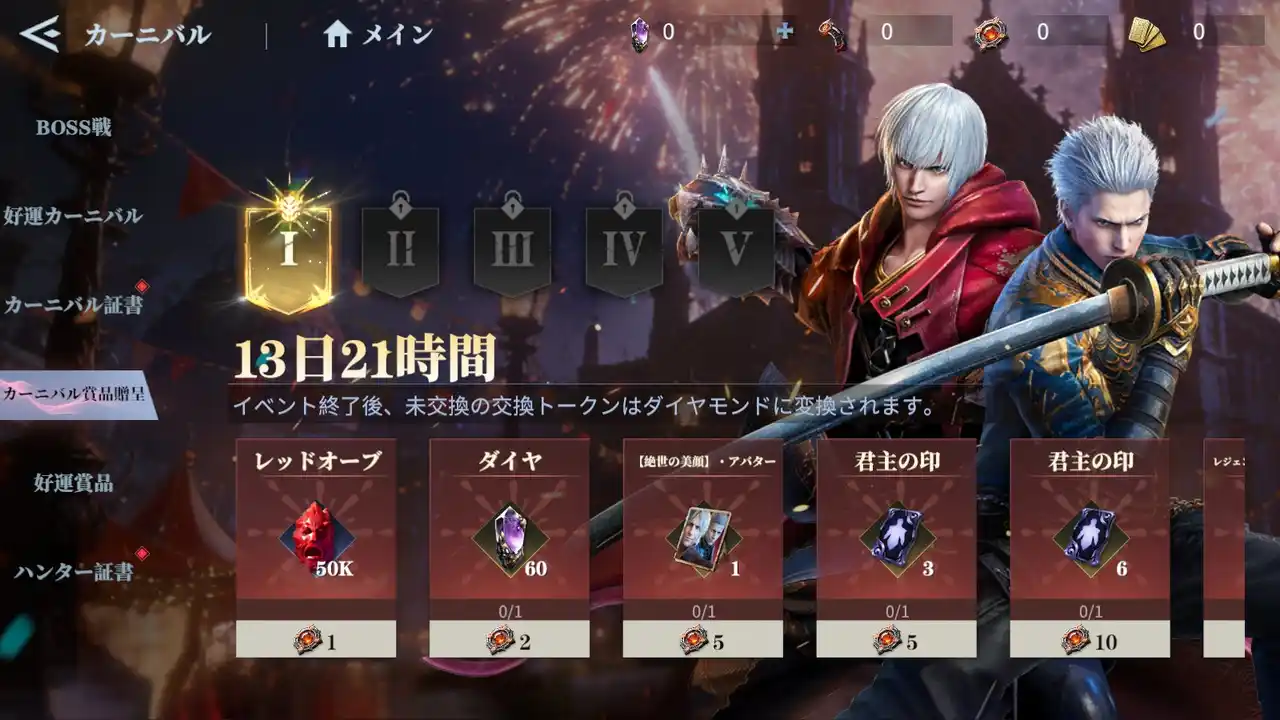Open カーニバル証書 tab
Screen dimensions: 1280x720
tap(73, 305)
